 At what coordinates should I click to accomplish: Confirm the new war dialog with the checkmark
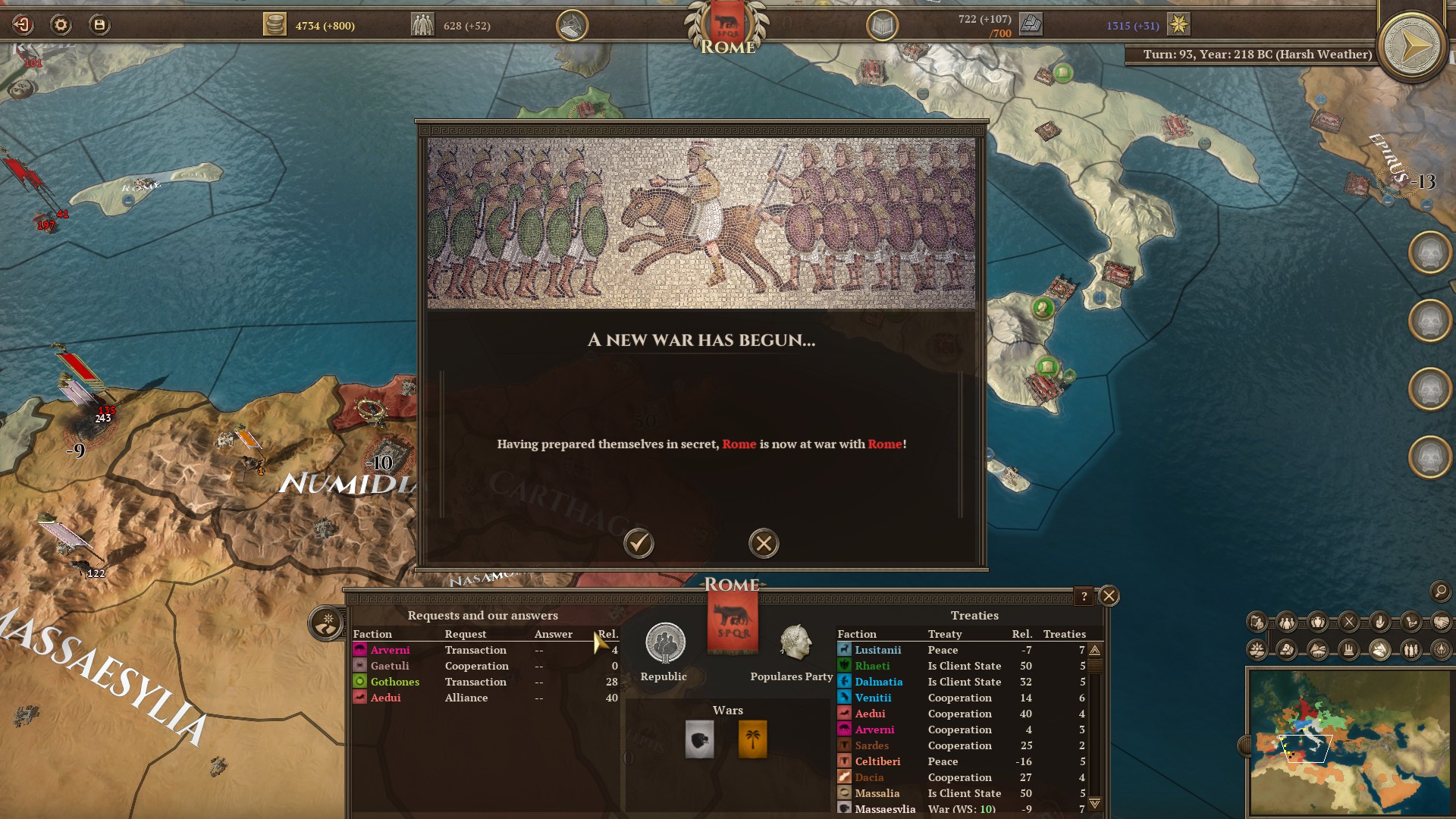(x=639, y=543)
